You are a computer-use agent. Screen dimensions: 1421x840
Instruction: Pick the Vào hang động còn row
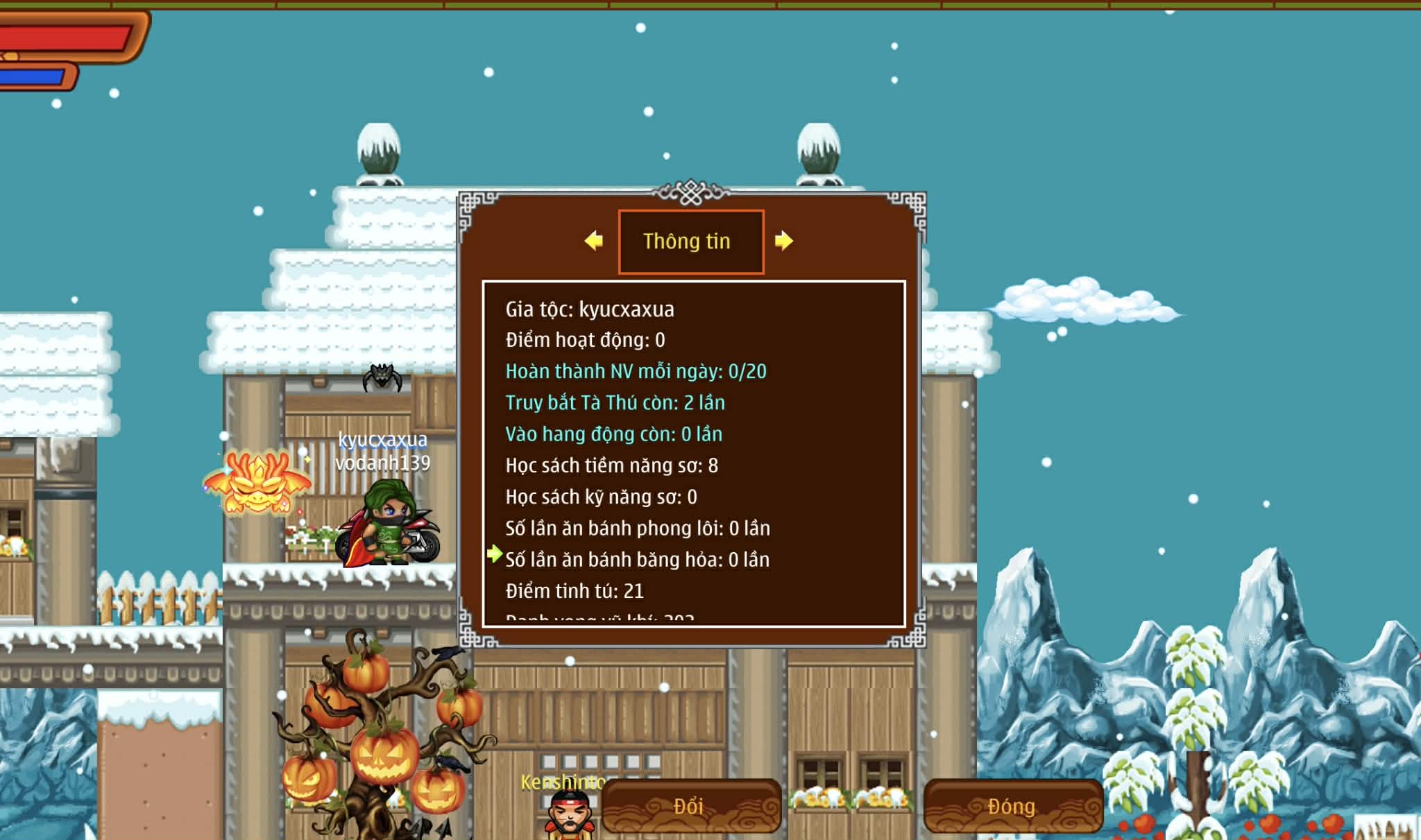pos(613,434)
